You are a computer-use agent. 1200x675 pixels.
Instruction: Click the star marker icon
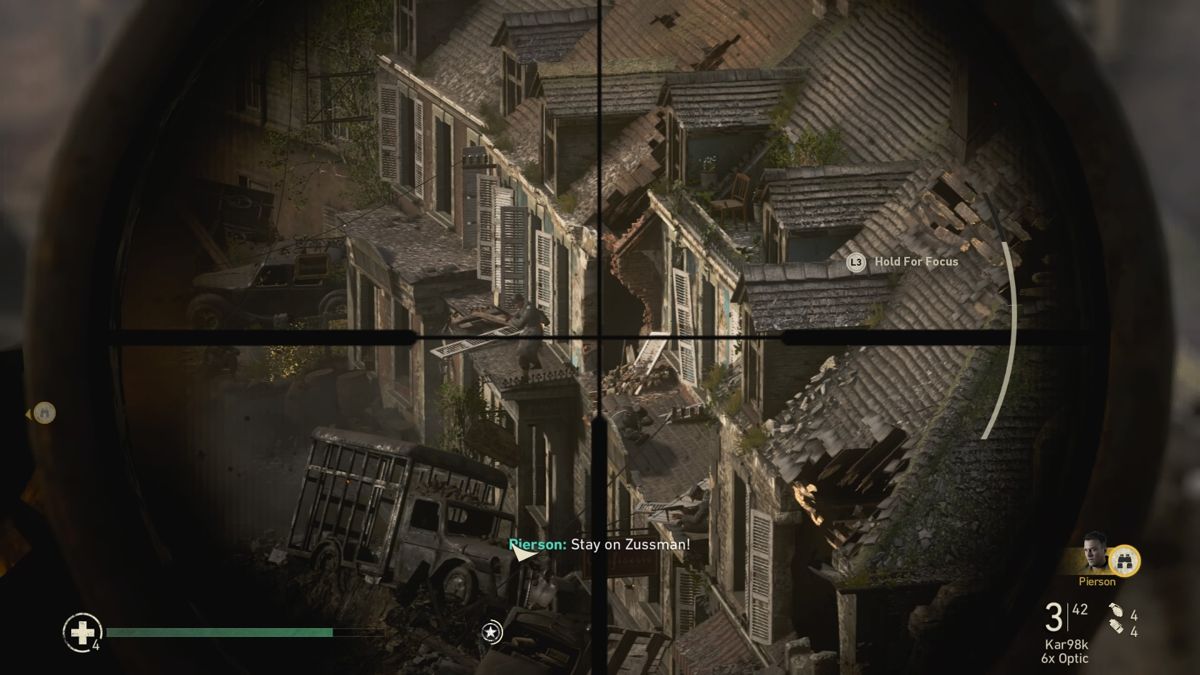(491, 631)
